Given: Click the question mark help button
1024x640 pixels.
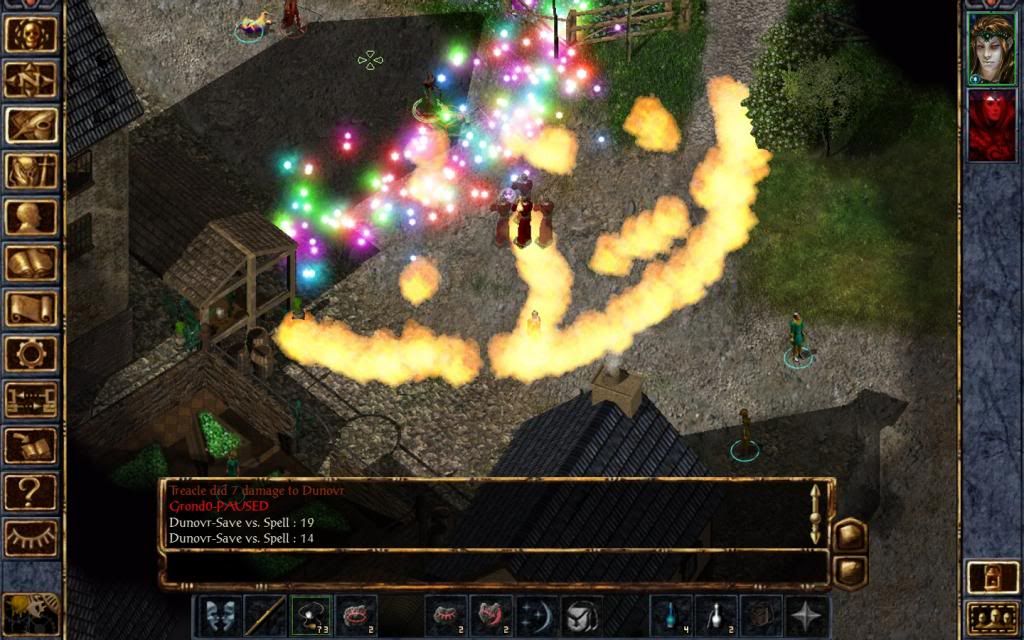Looking at the screenshot, I should coord(31,492).
